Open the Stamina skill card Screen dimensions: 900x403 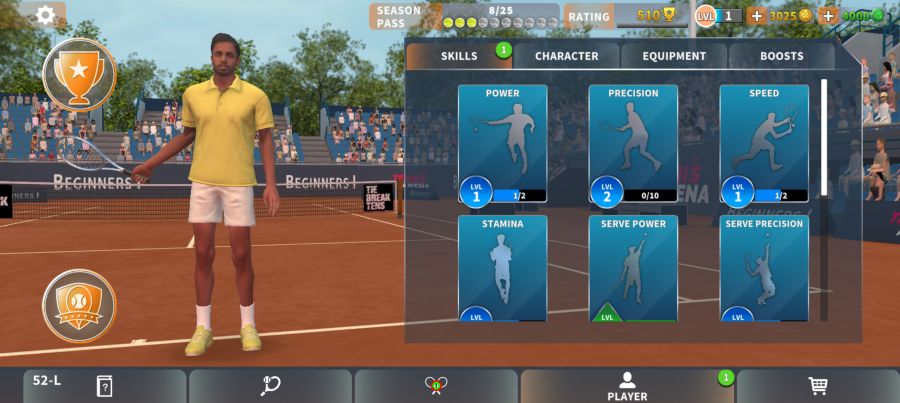[x=502, y=268]
